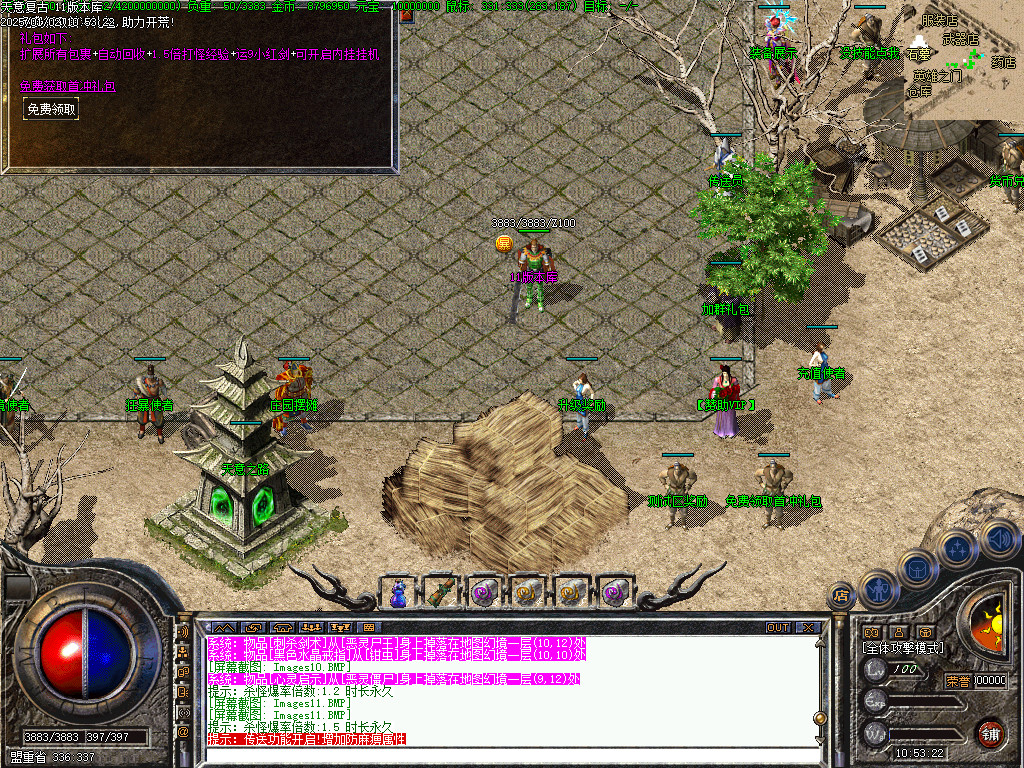This screenshot has width=1024, height=768.
Task: Open the character figure round button
Action: tap(876, 588)
